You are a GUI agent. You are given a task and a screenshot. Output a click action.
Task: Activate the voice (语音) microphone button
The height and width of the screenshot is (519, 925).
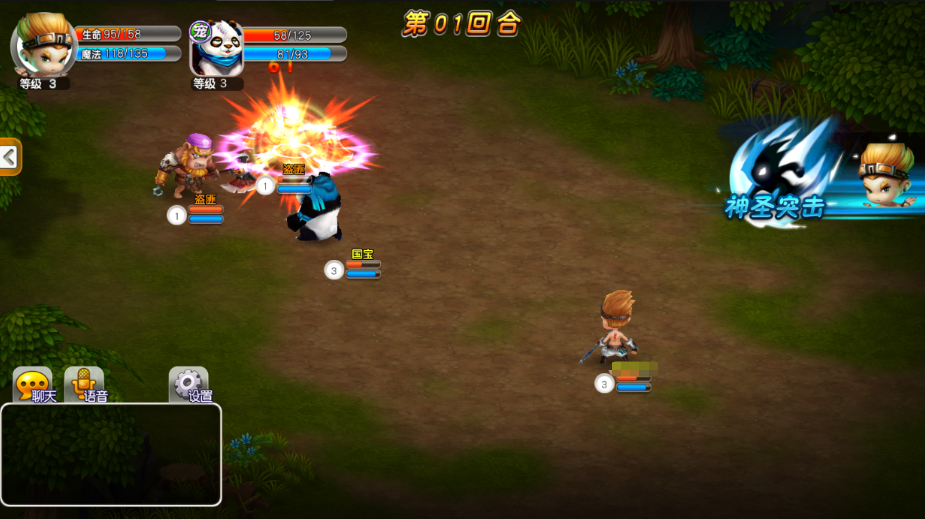(x=85, y=384)
